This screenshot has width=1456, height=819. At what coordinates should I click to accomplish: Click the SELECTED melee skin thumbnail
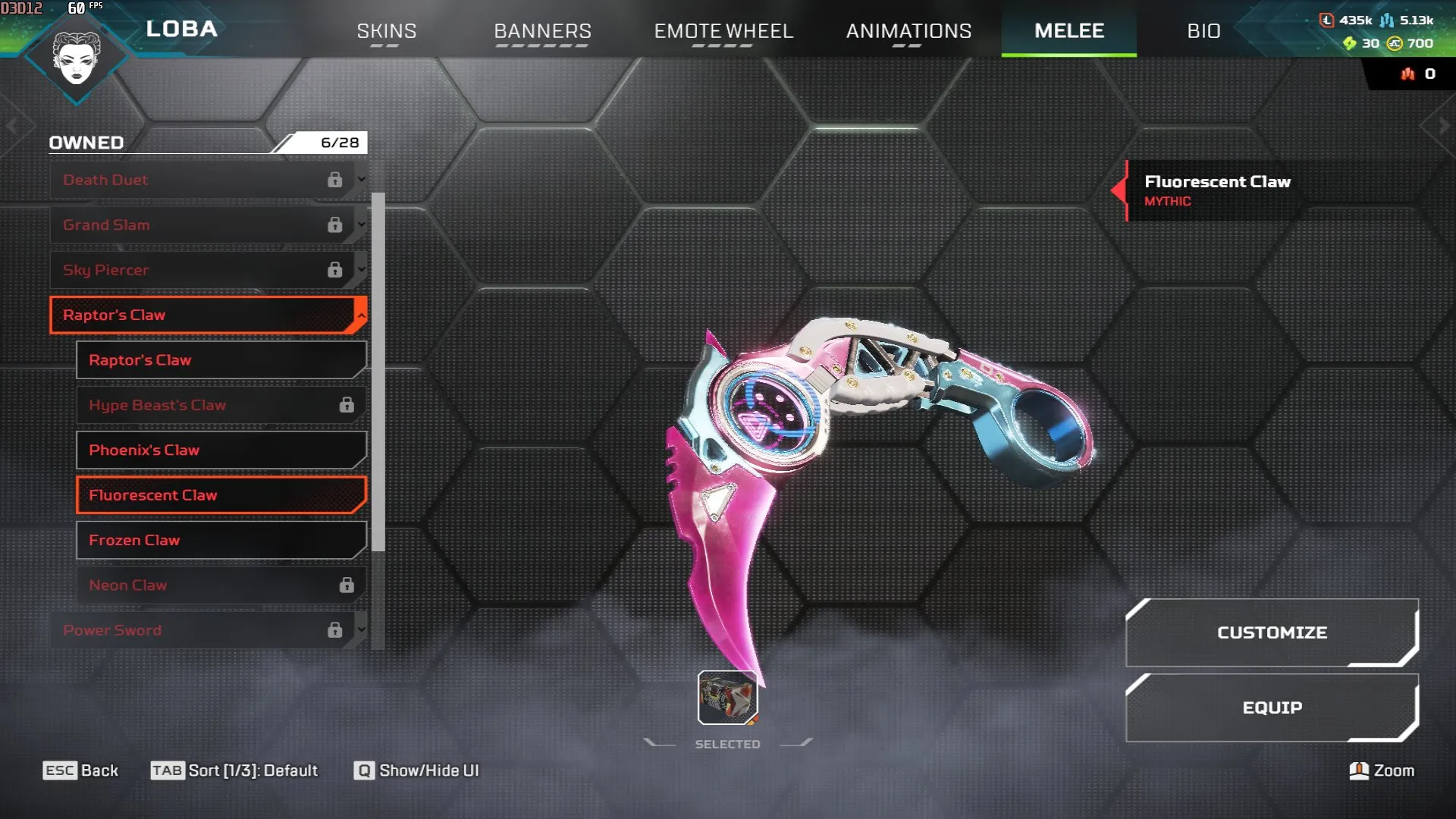click(726, 696)
